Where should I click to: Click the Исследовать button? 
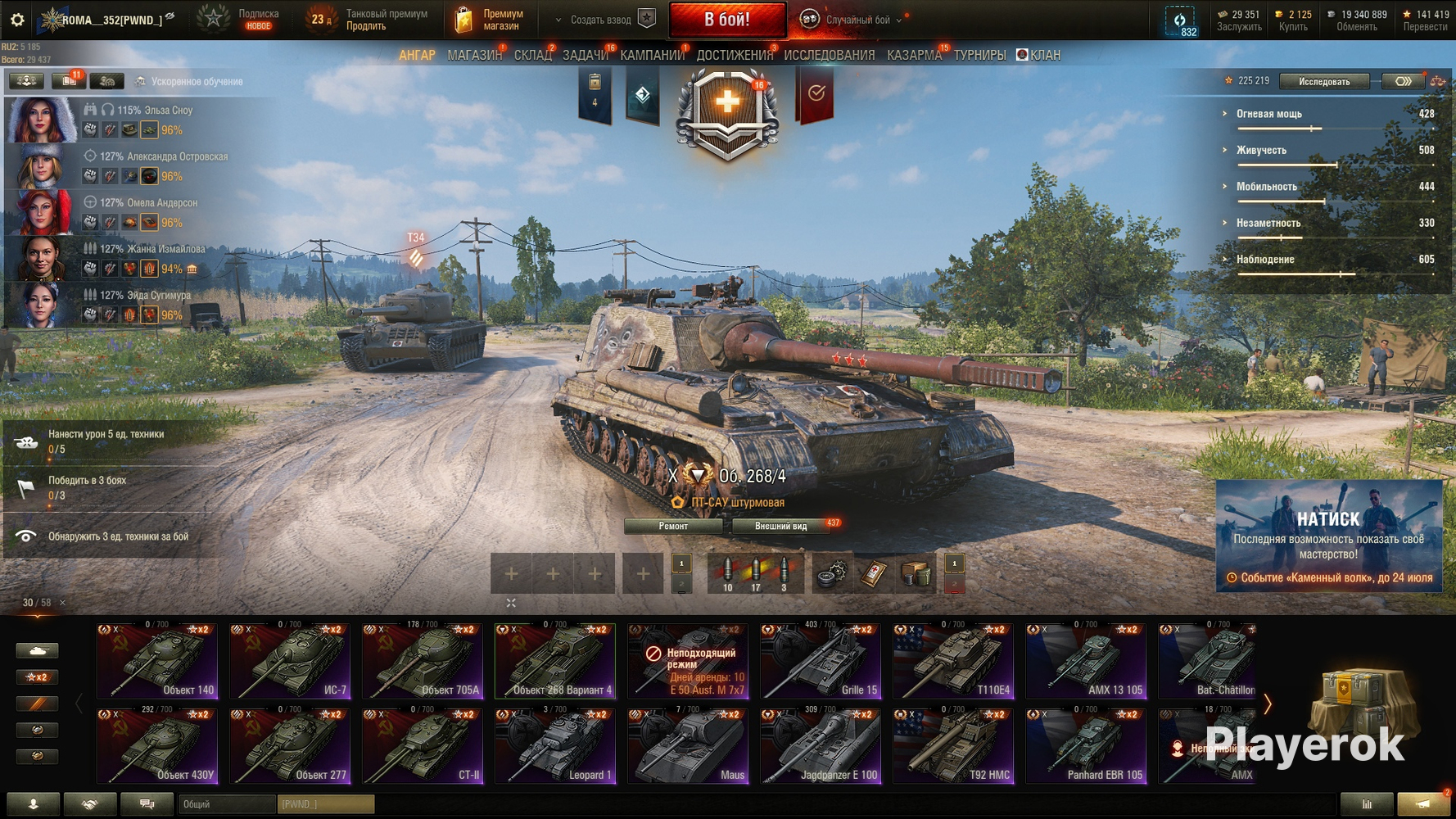coord(1323,81)
